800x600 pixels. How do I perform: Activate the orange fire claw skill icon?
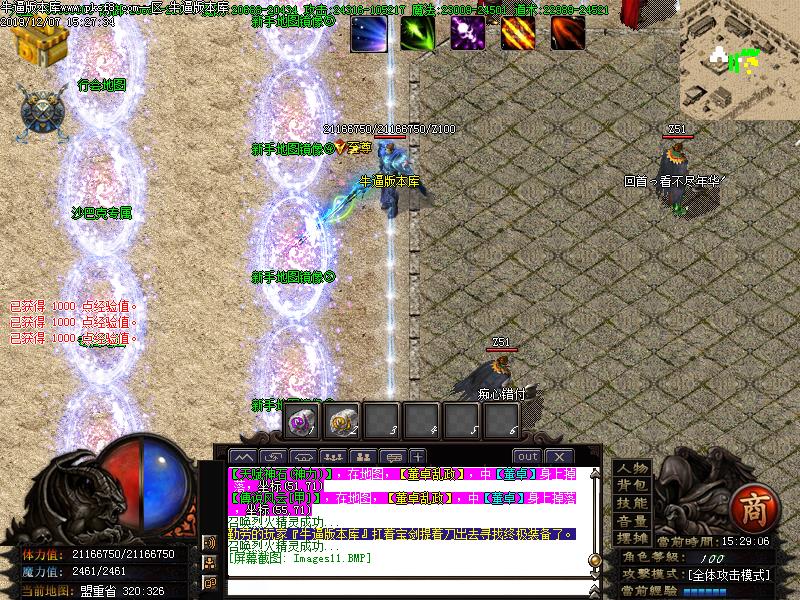pos(517,33)
